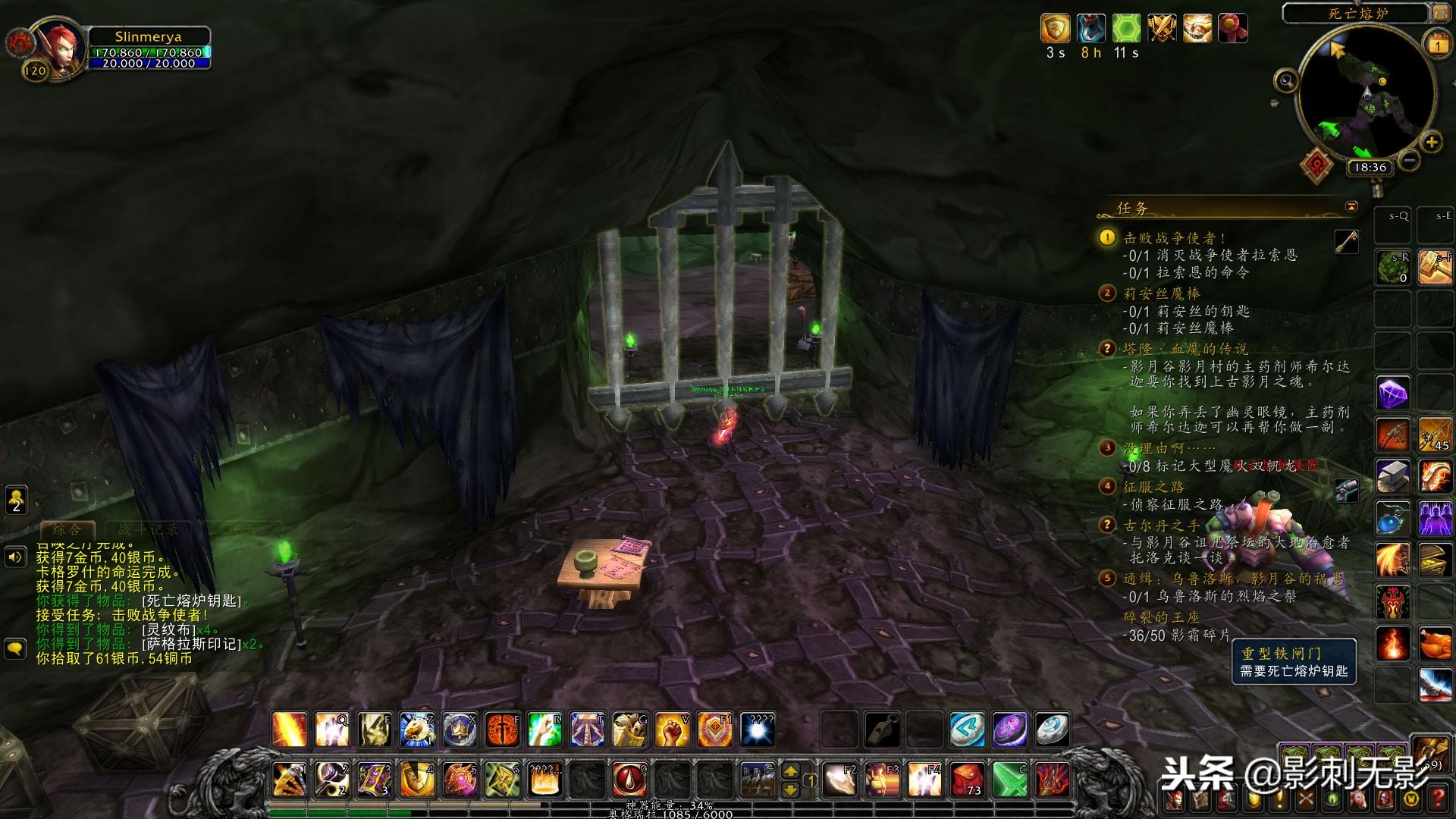Screen dimensions: 1456x819
Task: Use the roast chicken food item
Action: pyautogui.click(x=1435, y=645)
